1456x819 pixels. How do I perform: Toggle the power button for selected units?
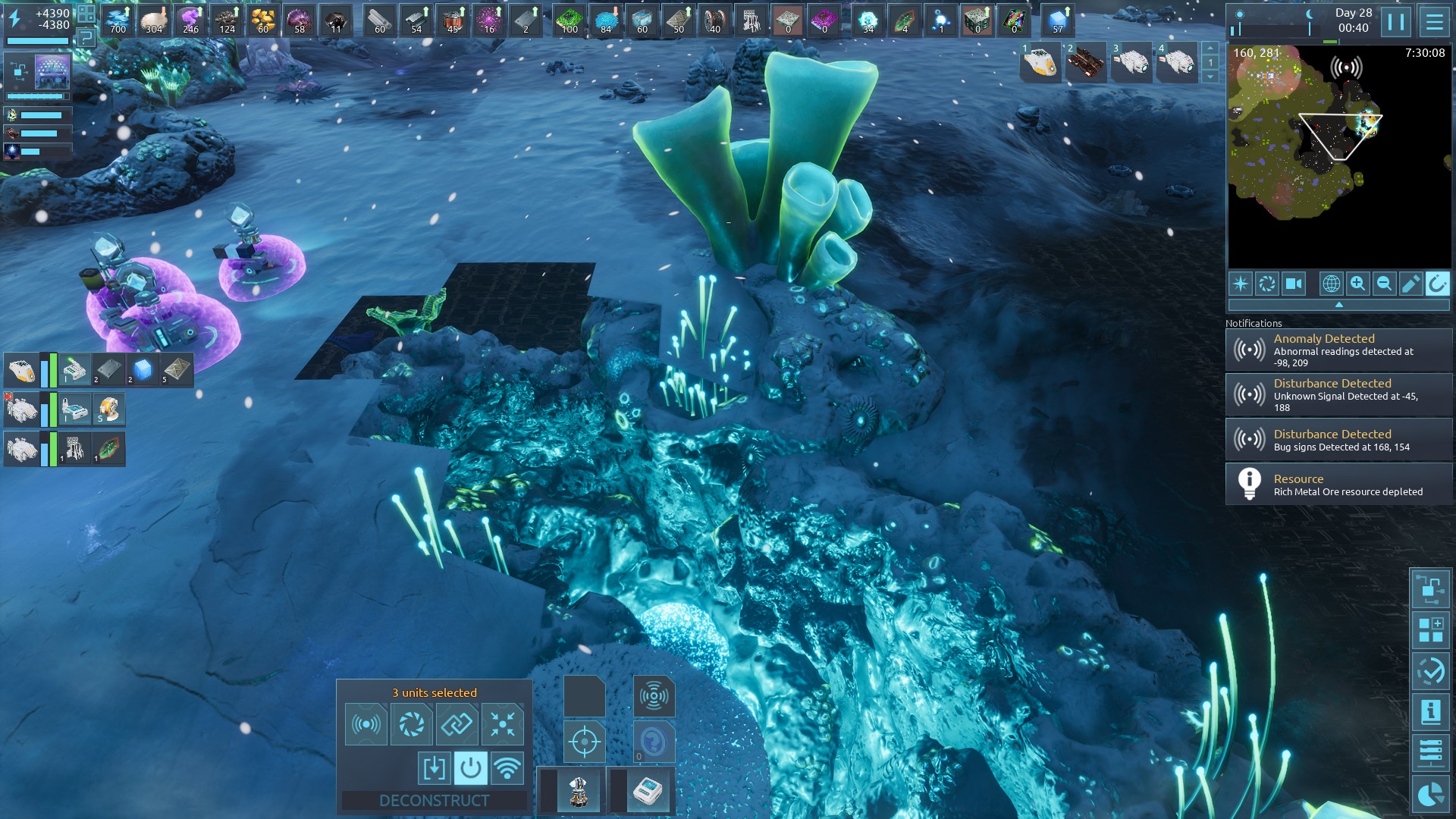pos(470,768)
